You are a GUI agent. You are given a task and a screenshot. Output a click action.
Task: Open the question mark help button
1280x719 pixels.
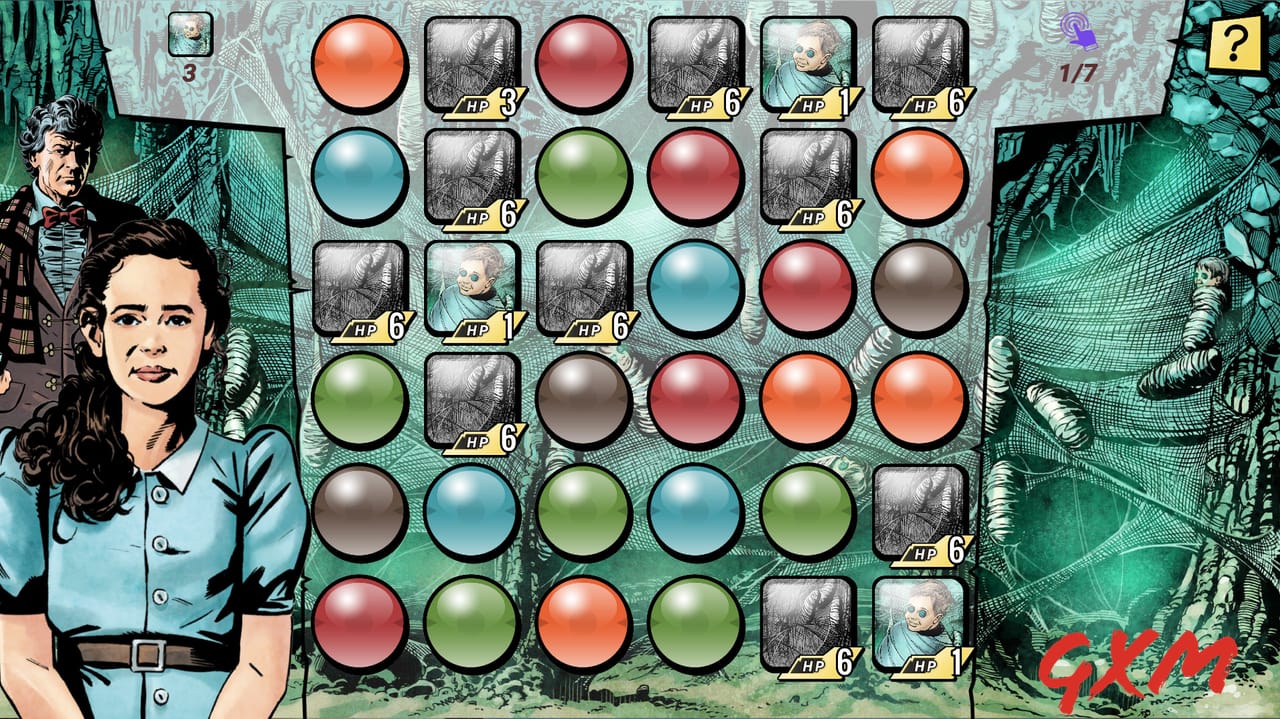pyautogui.click(x=1234, y=44)
